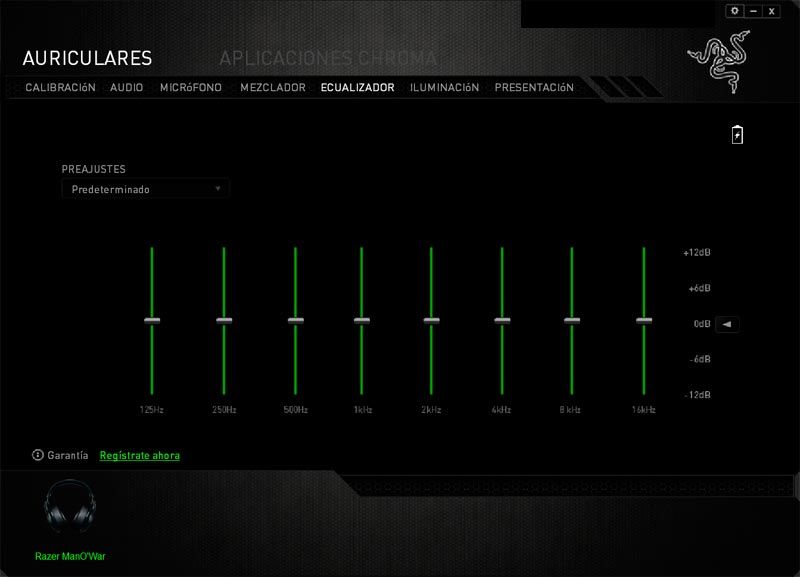This screenshot has width=800, height=577.
Task: Go to the Mezclador tab
Action: coord(273,87)
